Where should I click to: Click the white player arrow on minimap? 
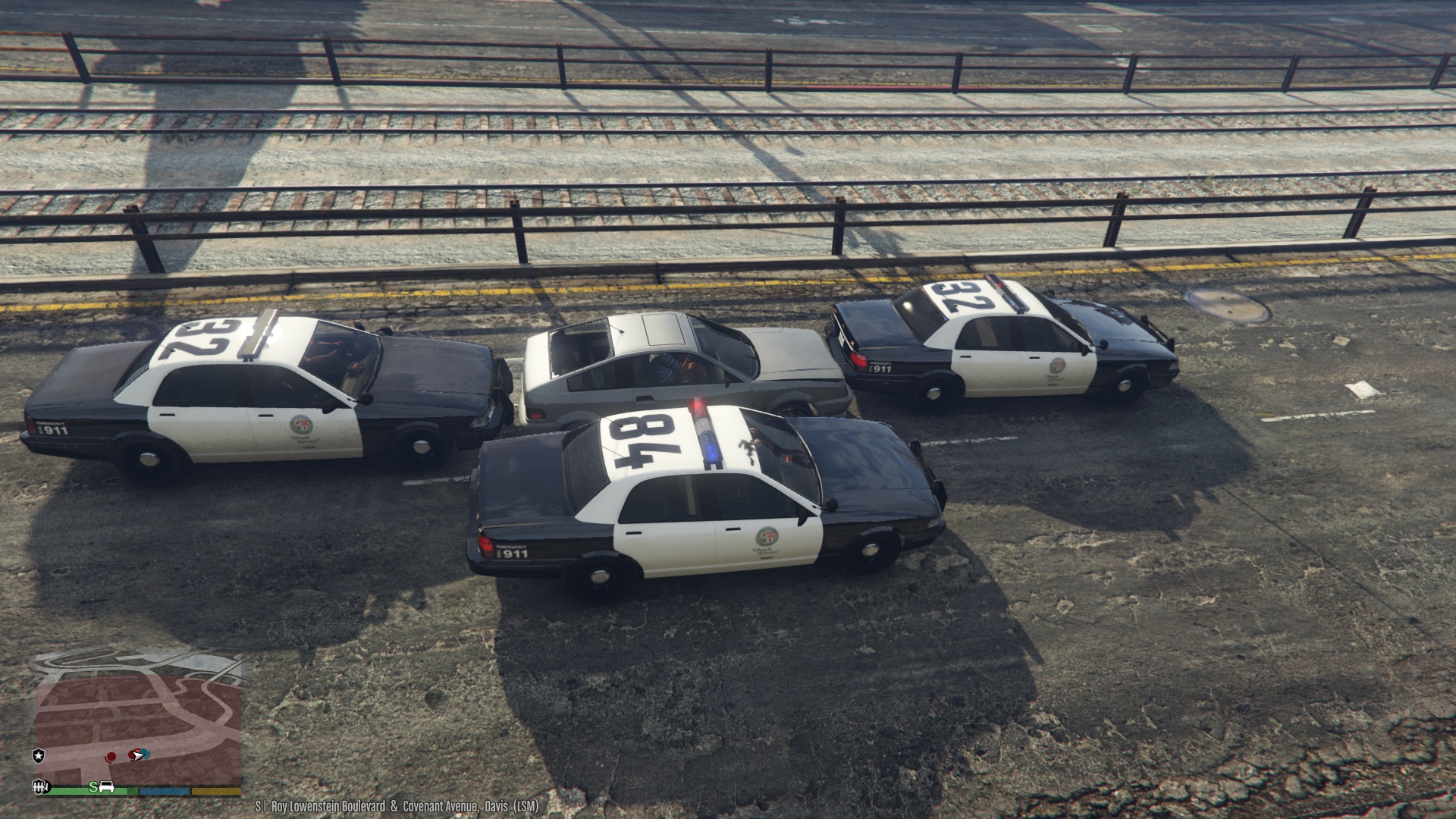138,755
